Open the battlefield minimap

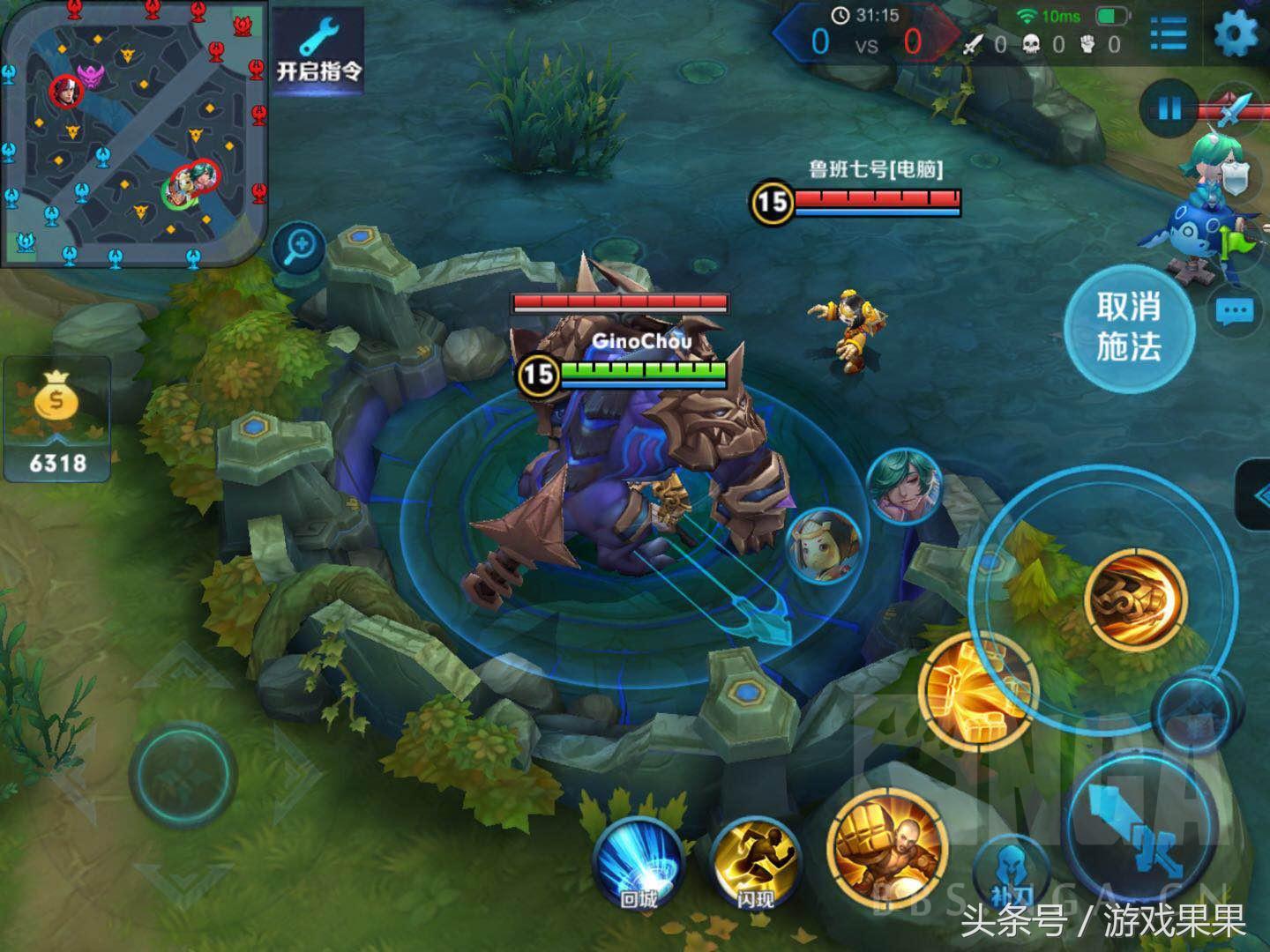132,132
